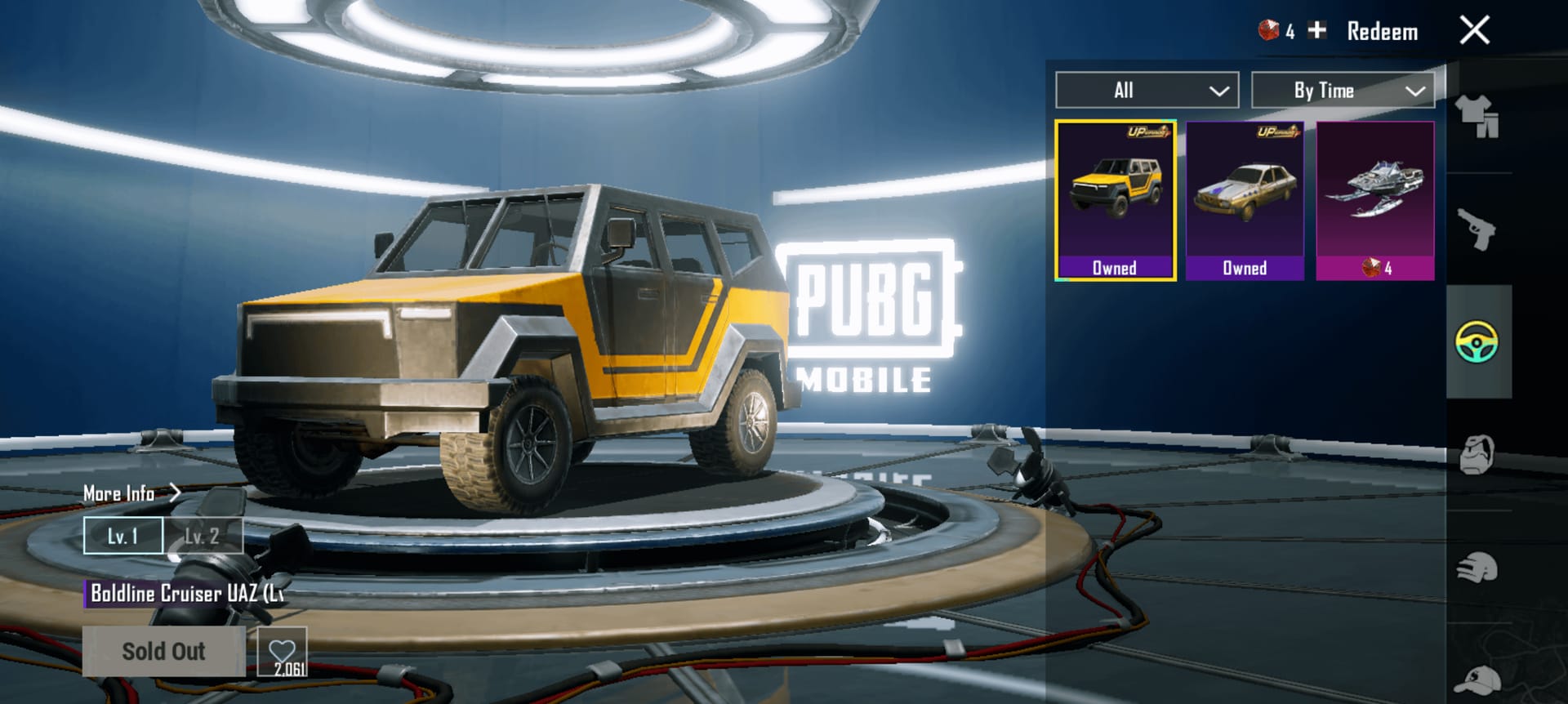Select the Boldline Cruiser UAZ thumbnail
Screen dimensions: 1568x704
pos(1115,198)
